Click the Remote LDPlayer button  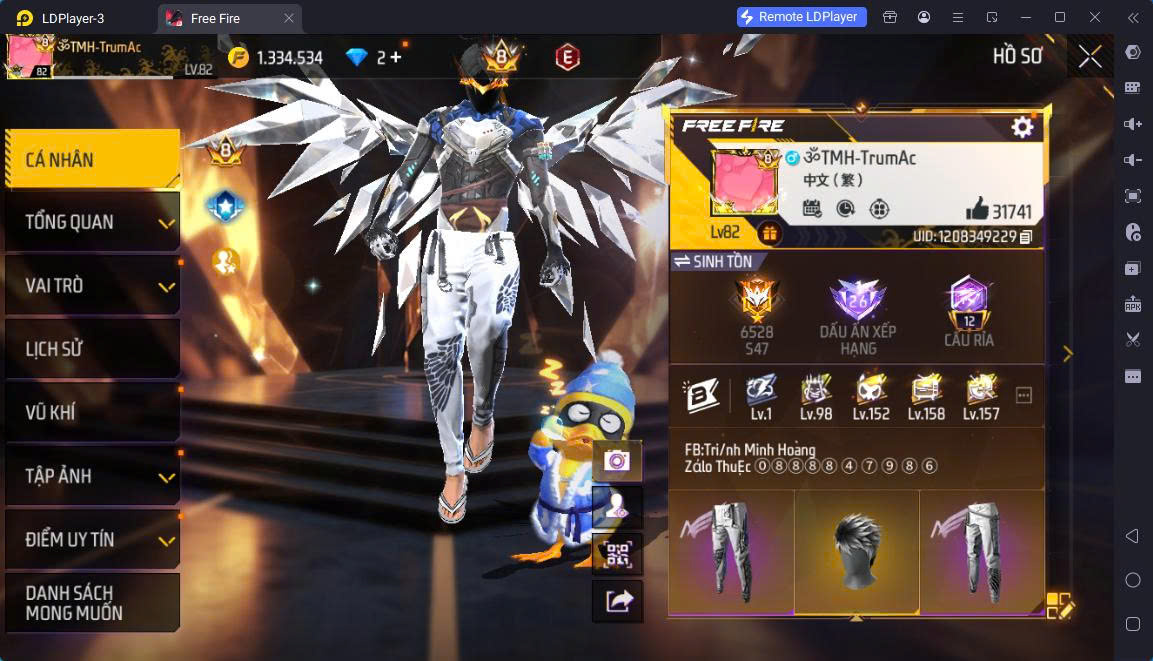[801, 17]
